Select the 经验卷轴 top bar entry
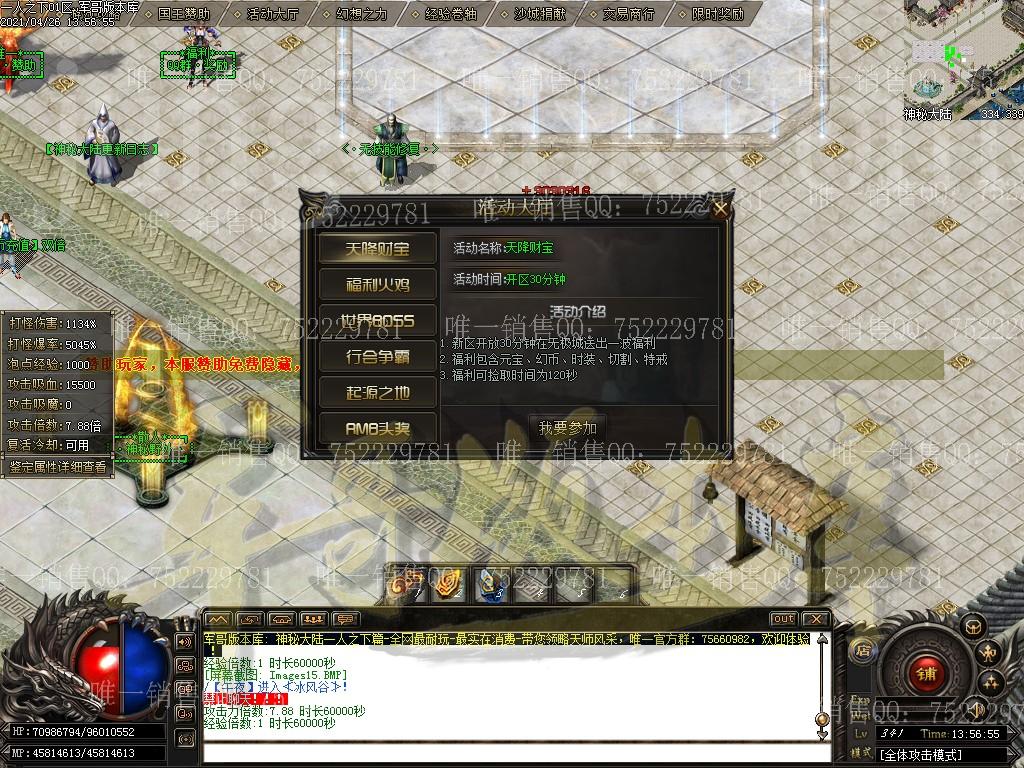This screenshot has width=1024, height=768. [450, 14]
